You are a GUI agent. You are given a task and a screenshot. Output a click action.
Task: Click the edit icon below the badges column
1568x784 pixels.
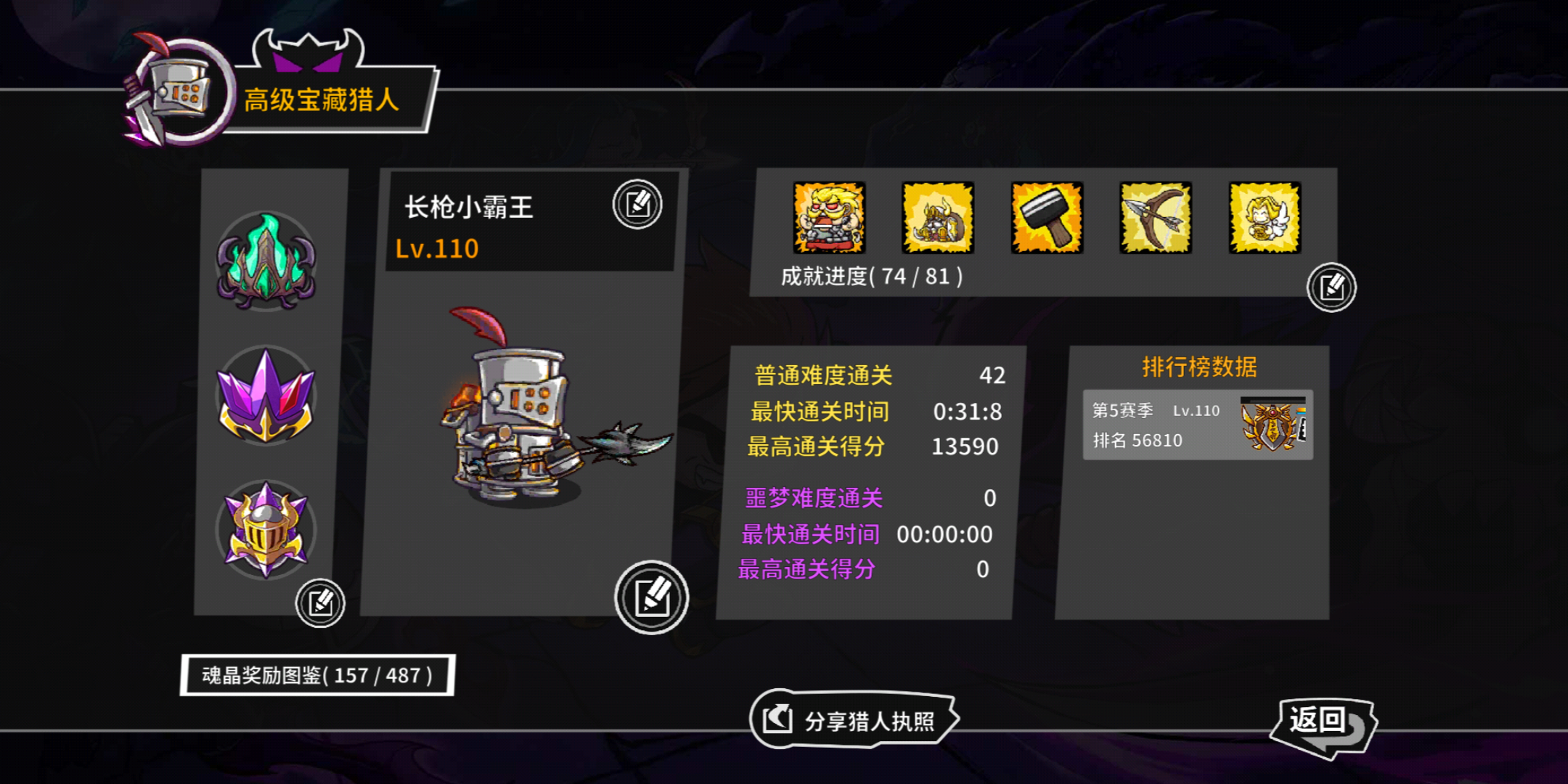(x=322, y=603)
